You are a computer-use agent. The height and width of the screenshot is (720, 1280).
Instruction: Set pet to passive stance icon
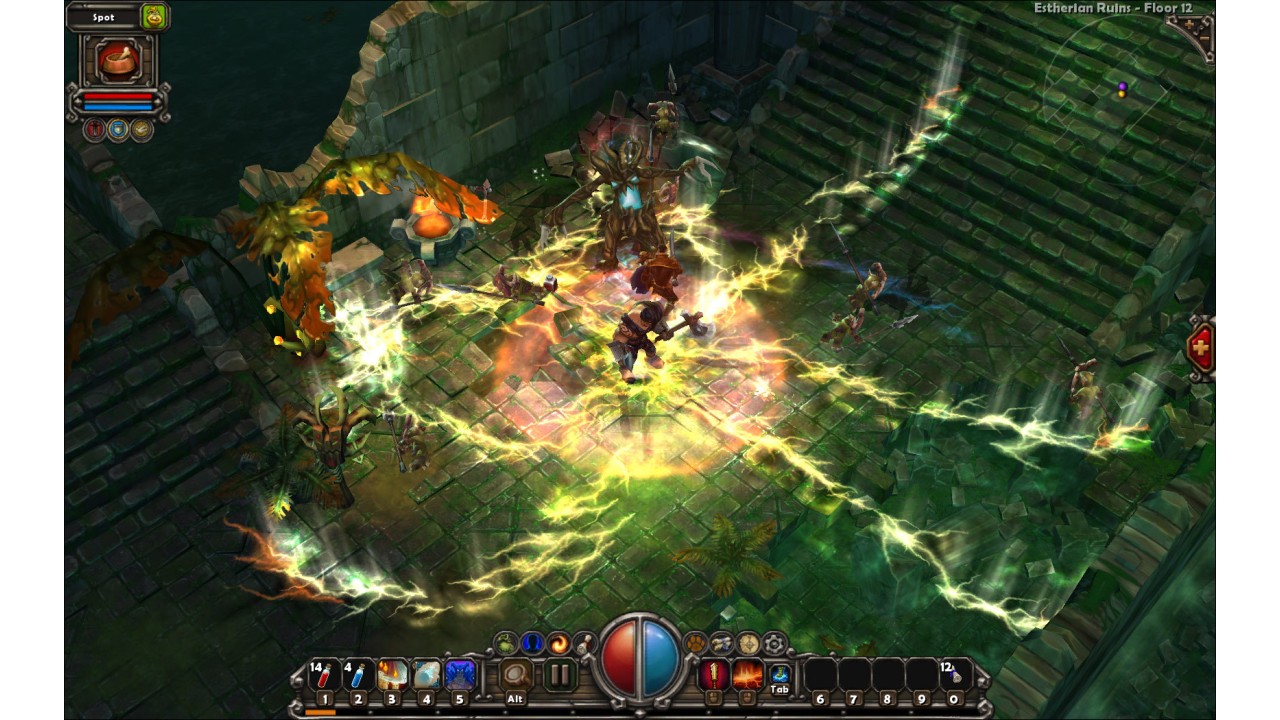142,129
